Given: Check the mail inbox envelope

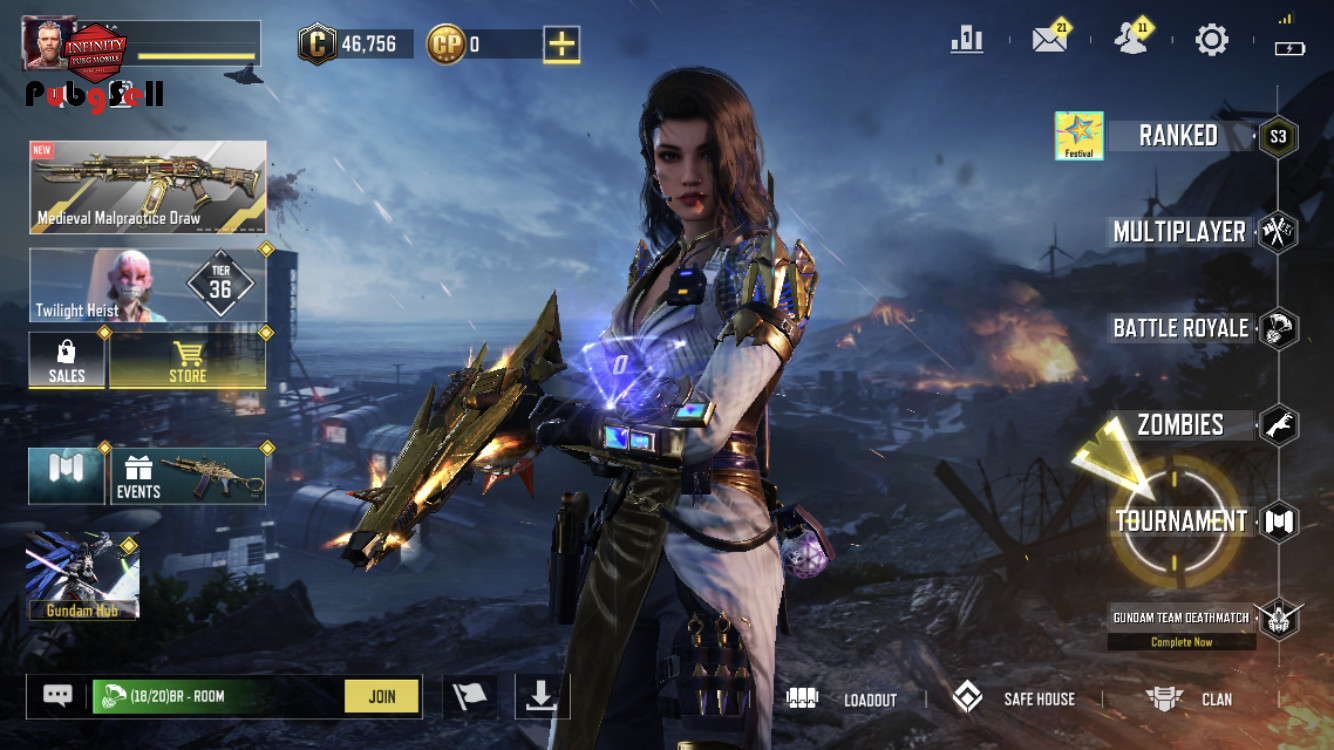Looking at the screenshot, I should point(1049,40).
